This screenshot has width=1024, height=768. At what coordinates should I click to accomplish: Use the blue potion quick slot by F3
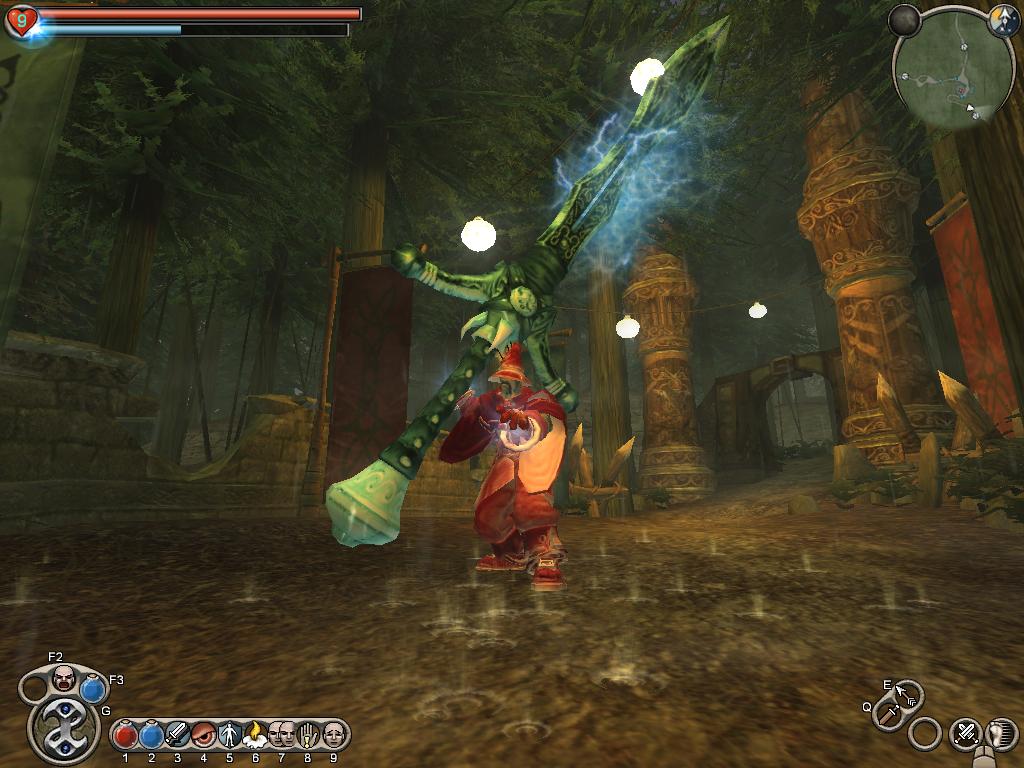93,689
